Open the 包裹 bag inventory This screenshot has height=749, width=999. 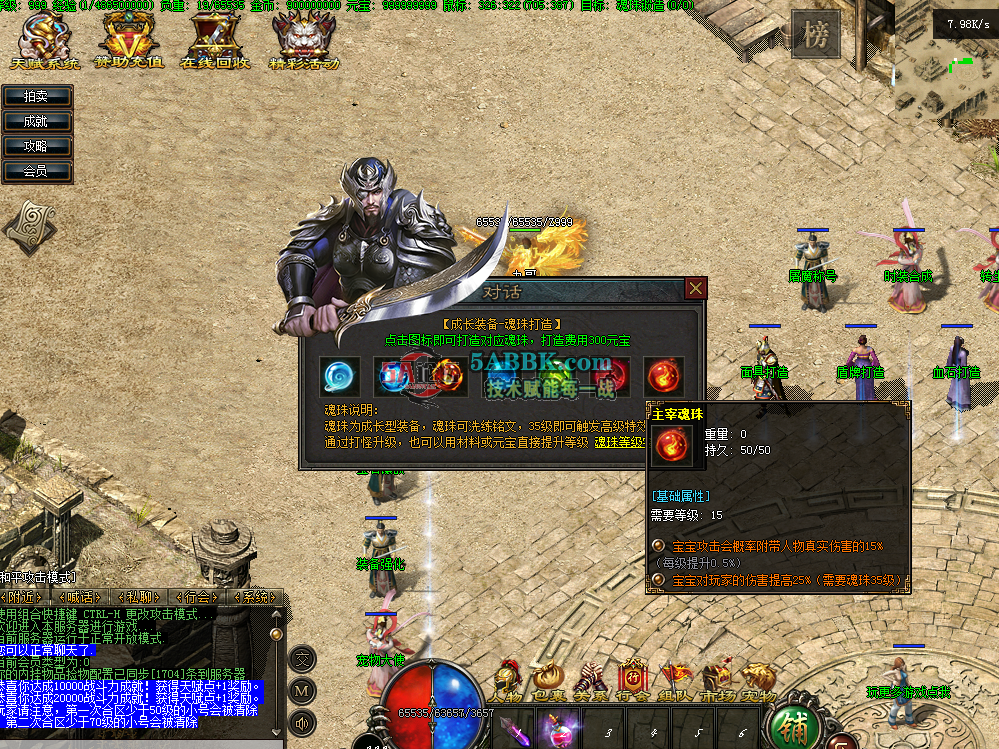click(547, 682)
